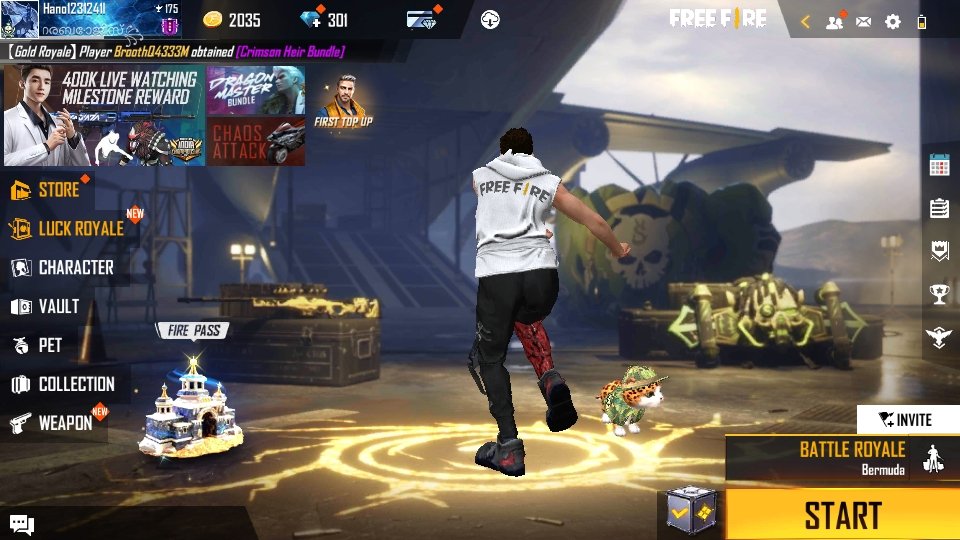Viewport: 960px width, 540px height.
Task: Open the Store menu
Action: coord(58,190)
